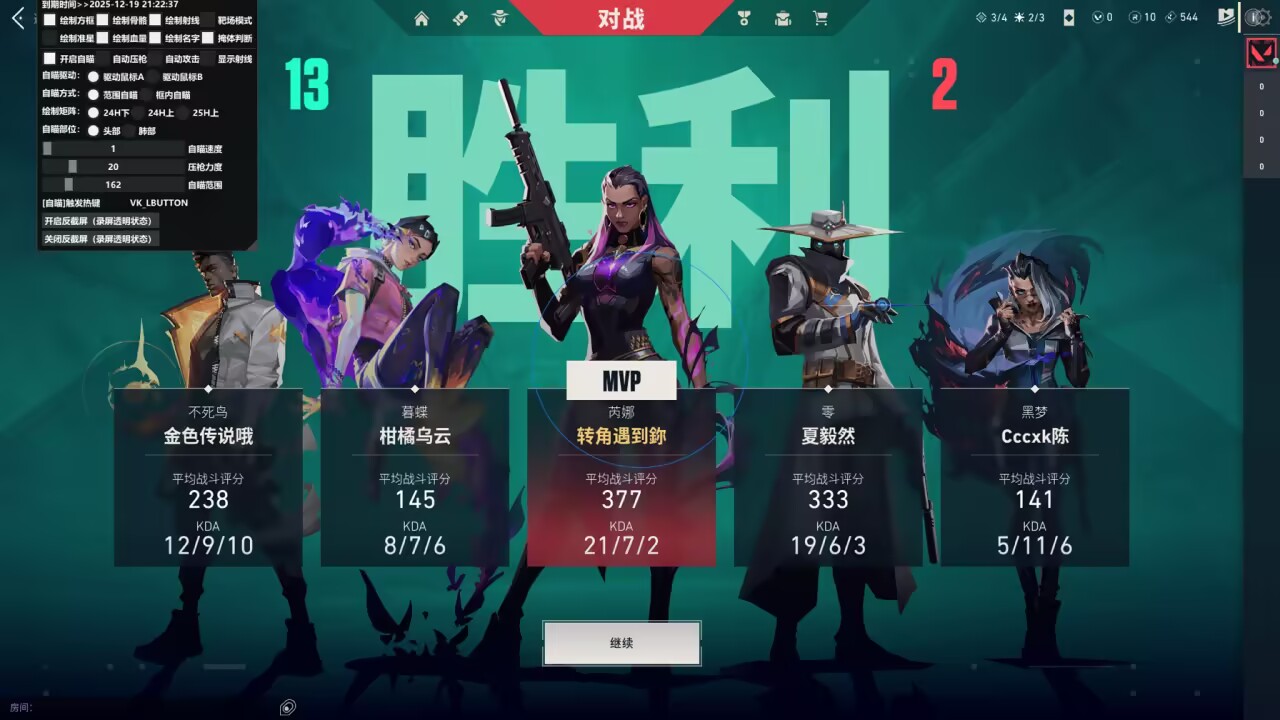Image resolution: width=1280 pixels, height=720 pixels.
Task: Open the home screen house icon
Action: tap(421, 18)
